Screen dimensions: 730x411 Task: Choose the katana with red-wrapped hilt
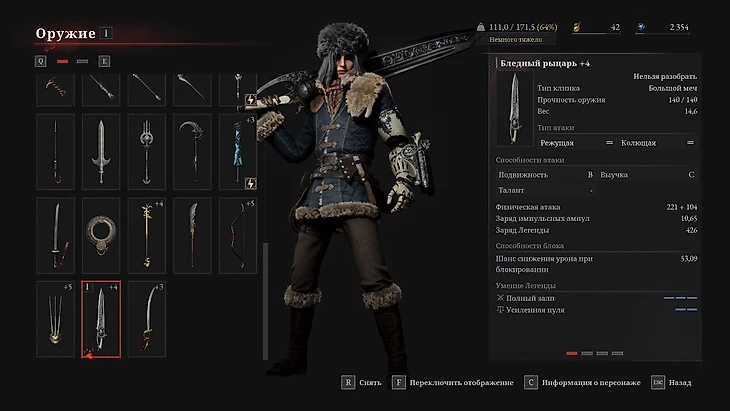(x=56, y=235)
